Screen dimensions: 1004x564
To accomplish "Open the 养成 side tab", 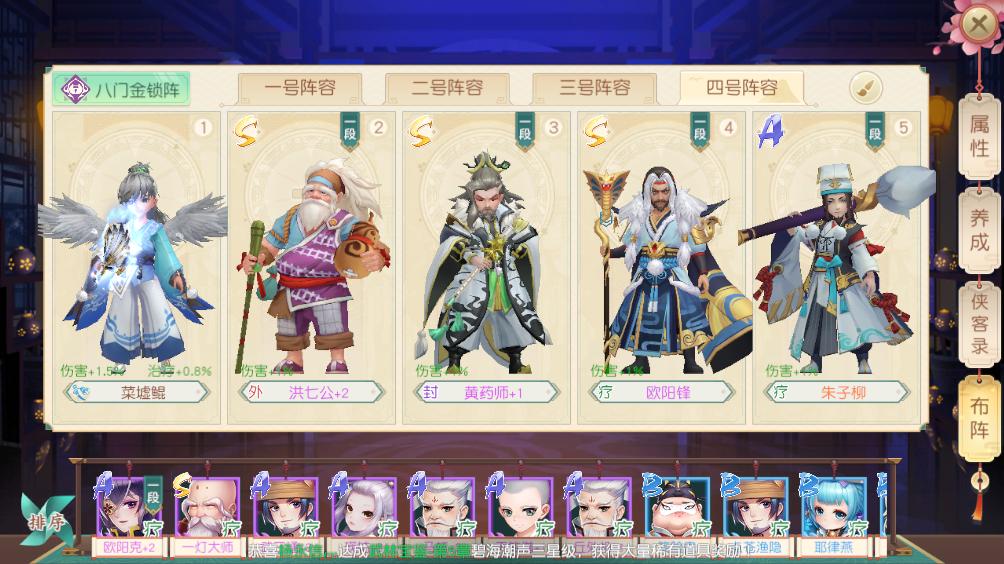I will point(979,229).
